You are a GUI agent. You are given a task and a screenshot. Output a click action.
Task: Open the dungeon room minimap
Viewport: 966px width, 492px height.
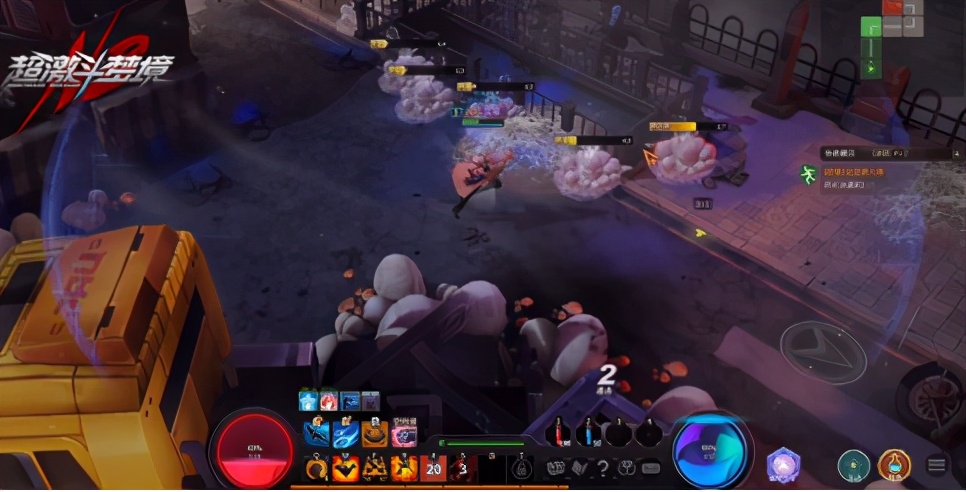[882, 42]
